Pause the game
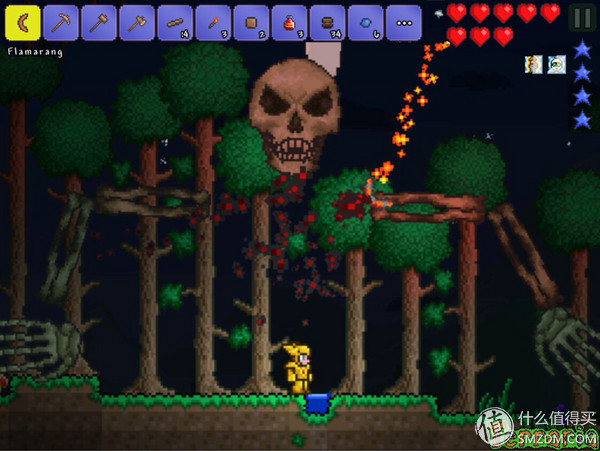 [x=580, y=17]
